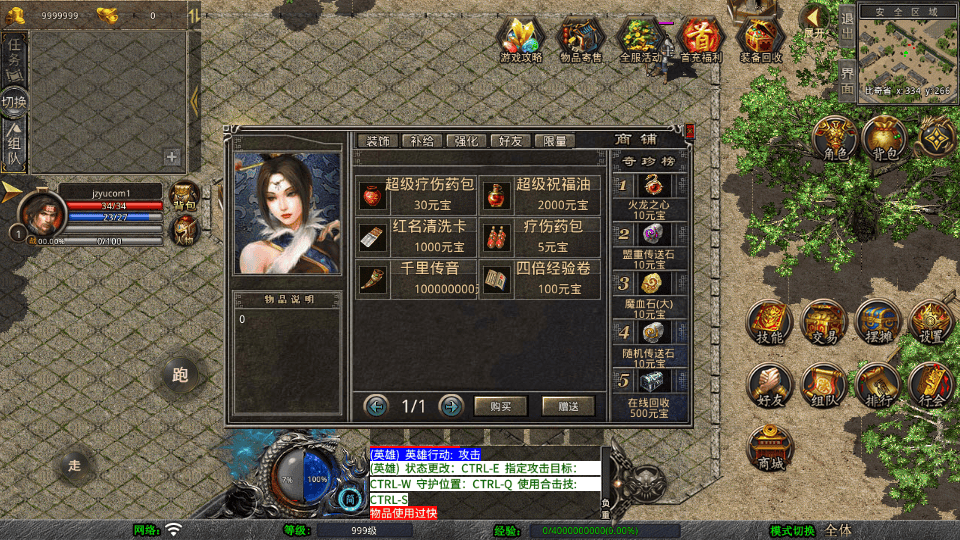
Task: Select 超级疗伤药包 item for 30元宝
Action: 416,194
